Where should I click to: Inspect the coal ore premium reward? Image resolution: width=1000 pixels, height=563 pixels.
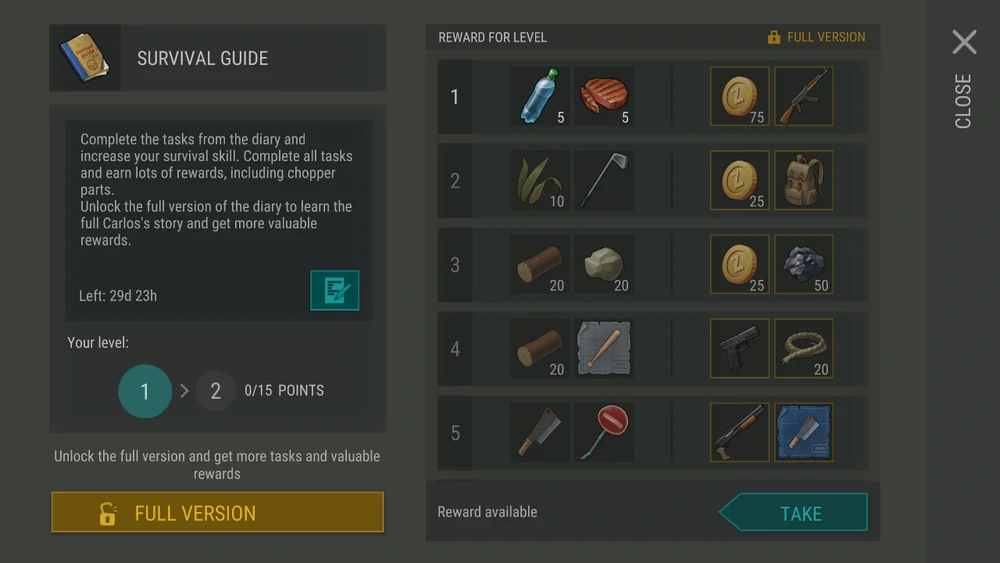804,265
